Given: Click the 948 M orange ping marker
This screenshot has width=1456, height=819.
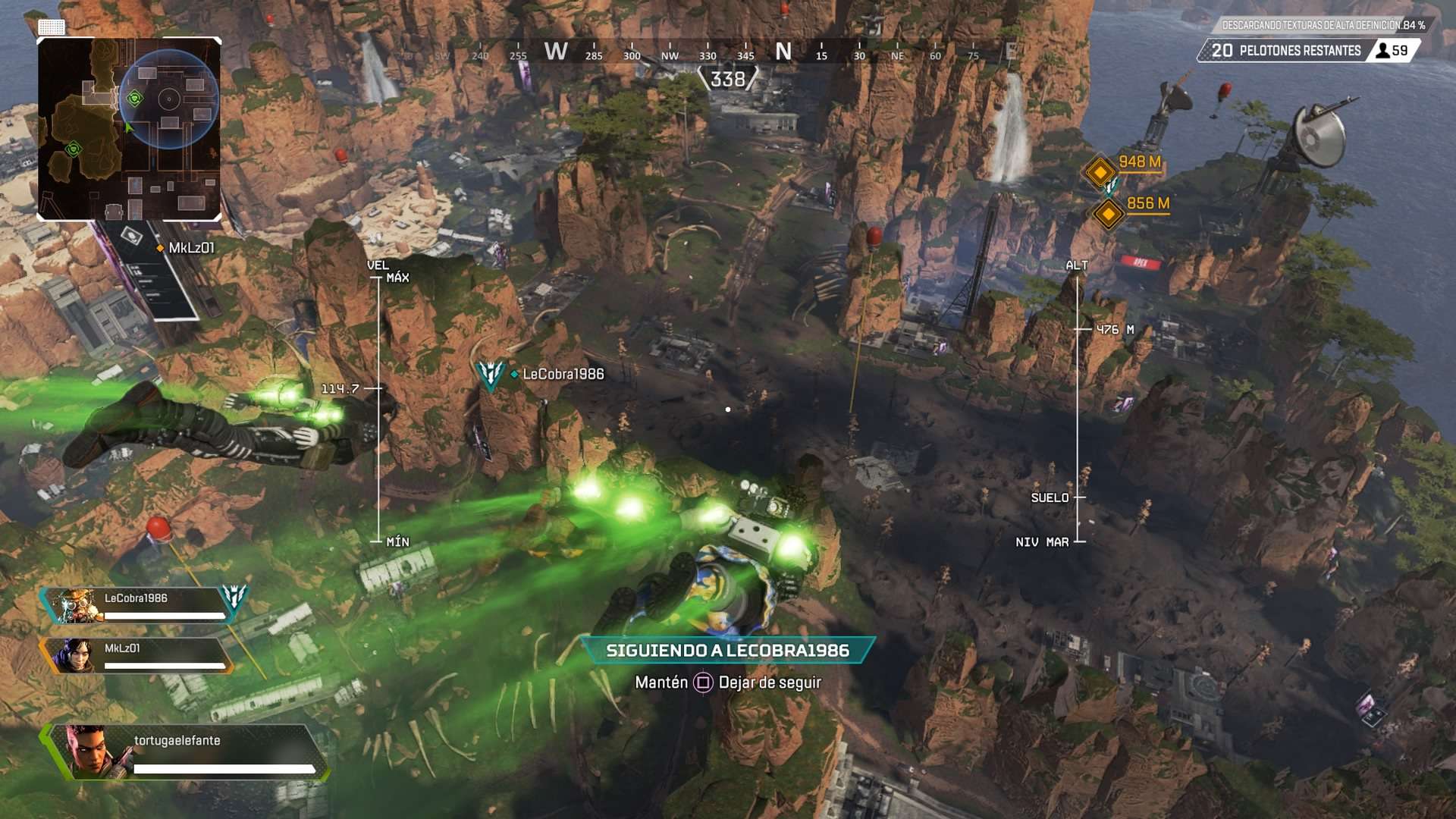Looking at the screenshot, I should click(1100, 171).
